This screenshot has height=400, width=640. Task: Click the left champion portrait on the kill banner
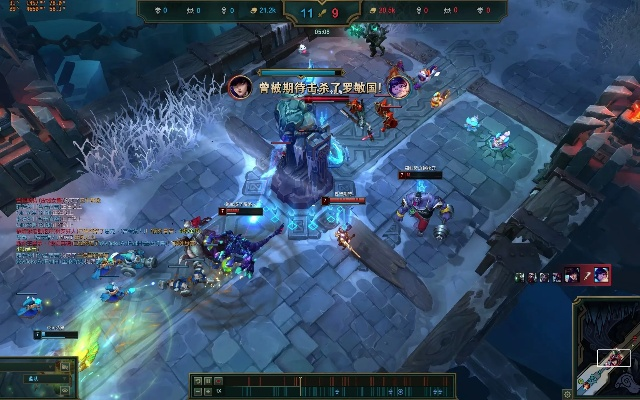240,87
